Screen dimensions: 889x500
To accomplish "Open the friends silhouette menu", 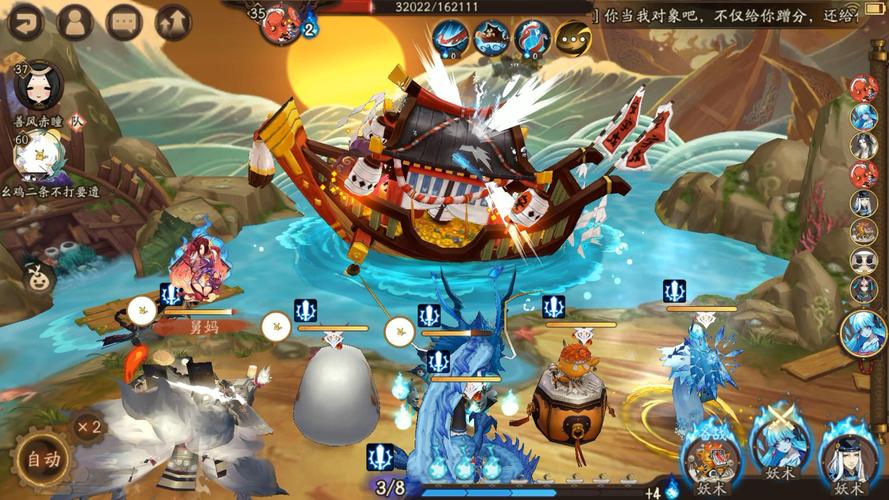I will point(75,21).
